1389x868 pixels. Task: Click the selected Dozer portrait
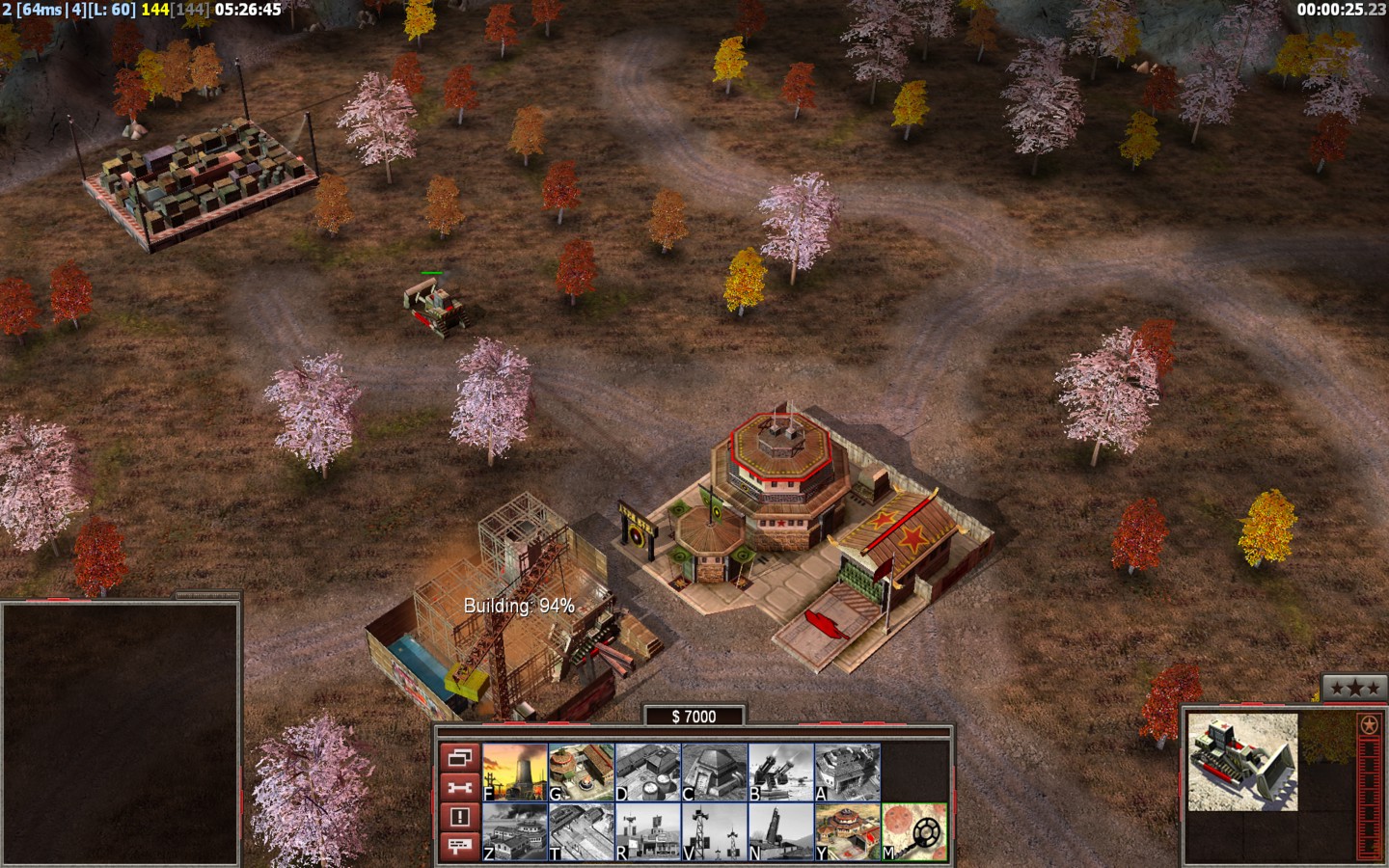pos(1242,762)
